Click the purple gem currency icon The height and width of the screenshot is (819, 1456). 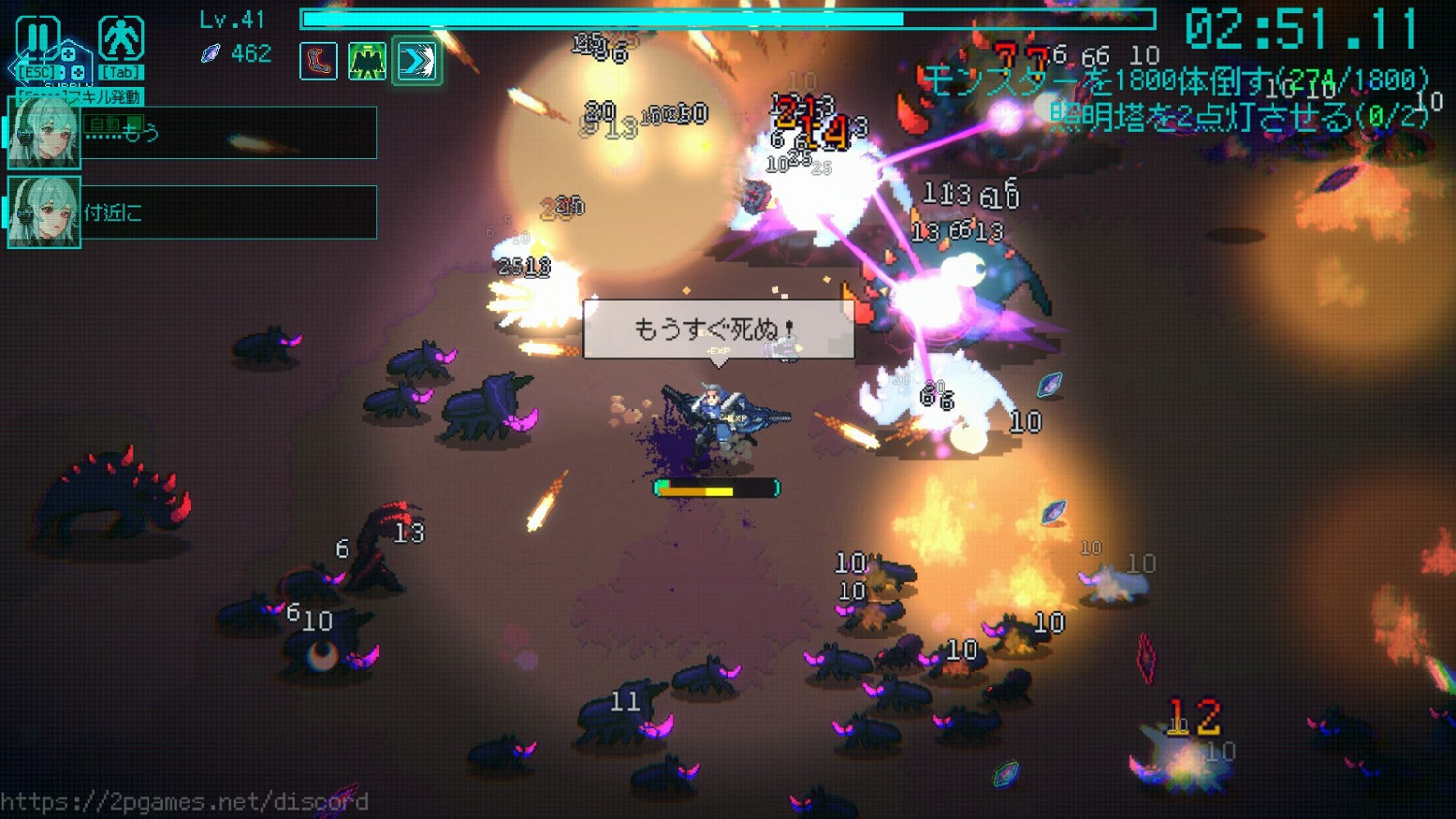[209, 54]
